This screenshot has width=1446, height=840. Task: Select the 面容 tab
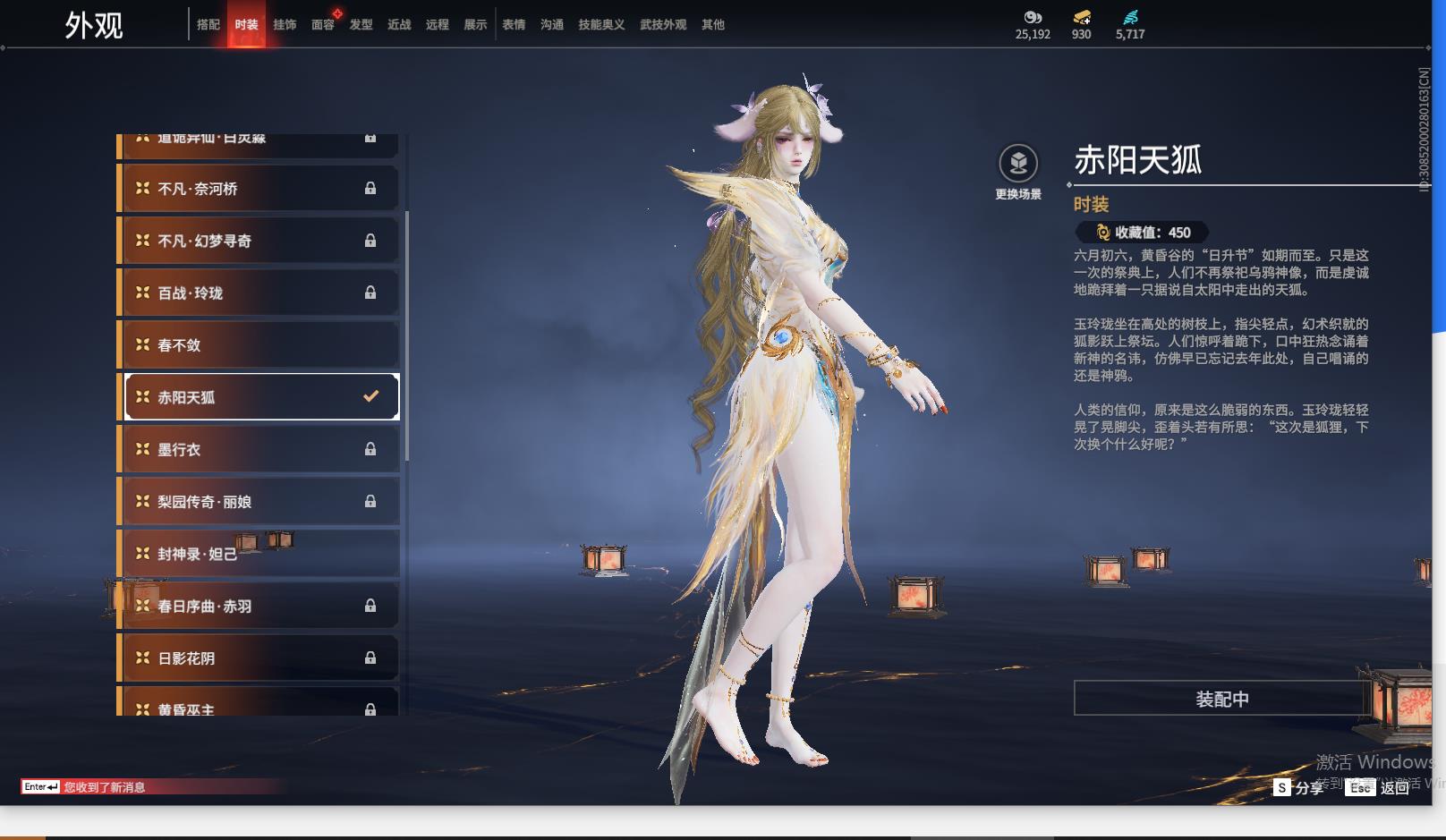pos(323,25)
